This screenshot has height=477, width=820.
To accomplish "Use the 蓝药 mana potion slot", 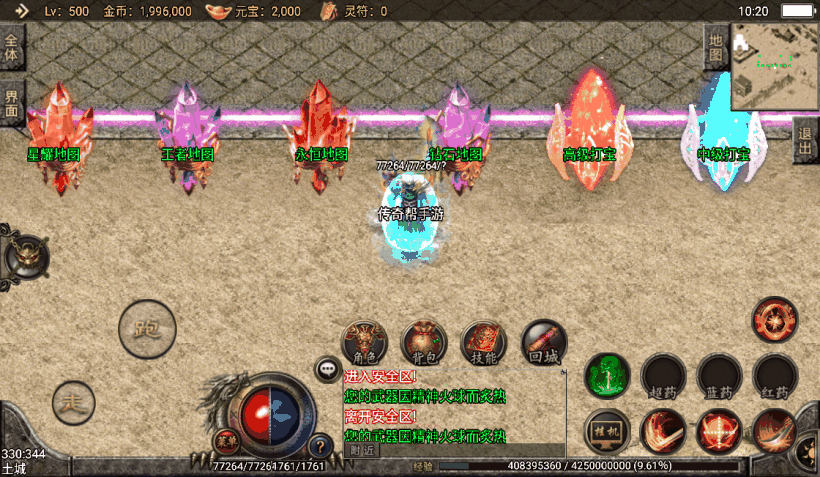I will click(x=719, y=376).
